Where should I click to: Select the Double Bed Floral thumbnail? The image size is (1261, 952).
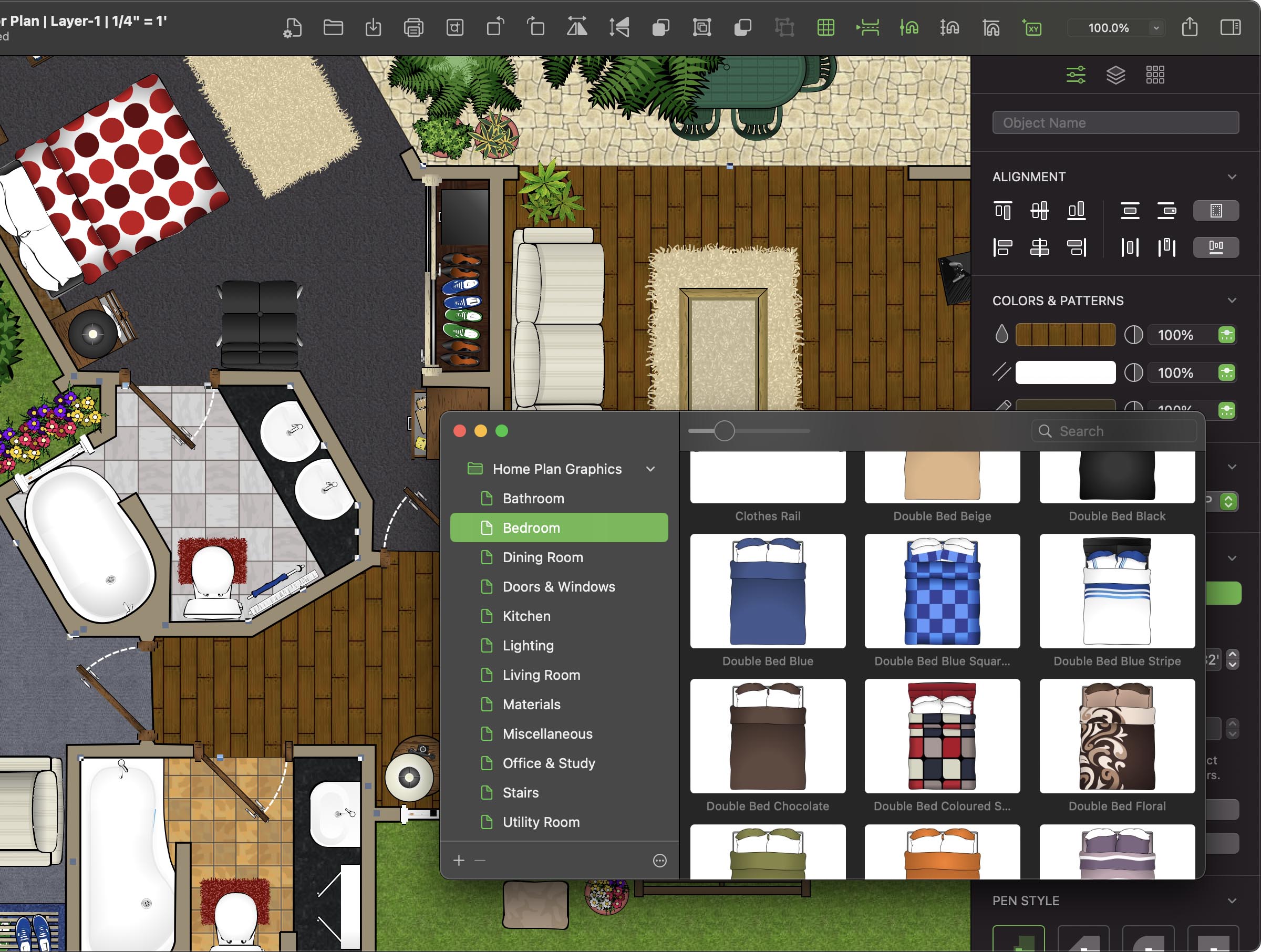pyautogui.click(x=1117, y=736)
